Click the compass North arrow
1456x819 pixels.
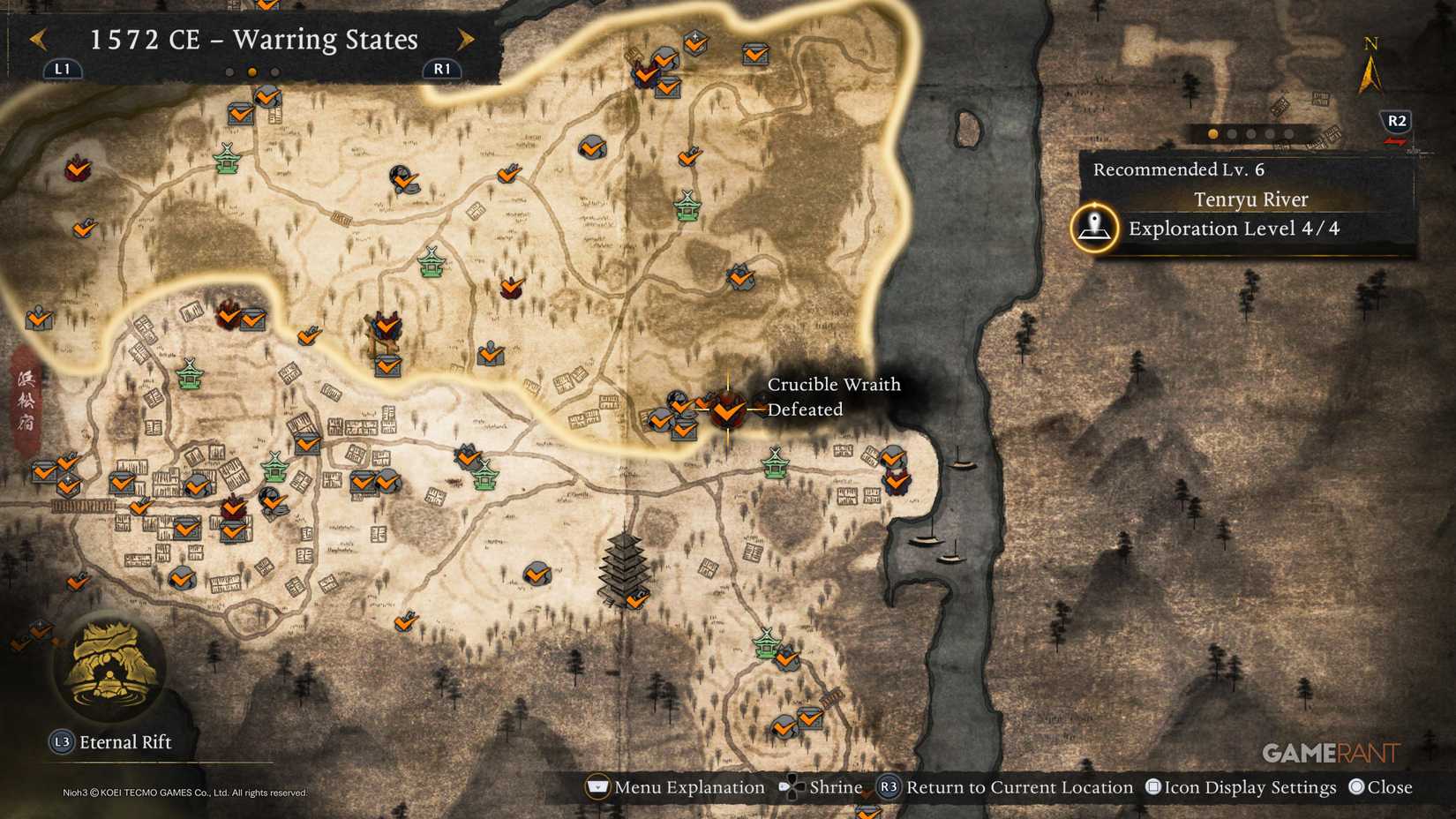pos(1370,75)
